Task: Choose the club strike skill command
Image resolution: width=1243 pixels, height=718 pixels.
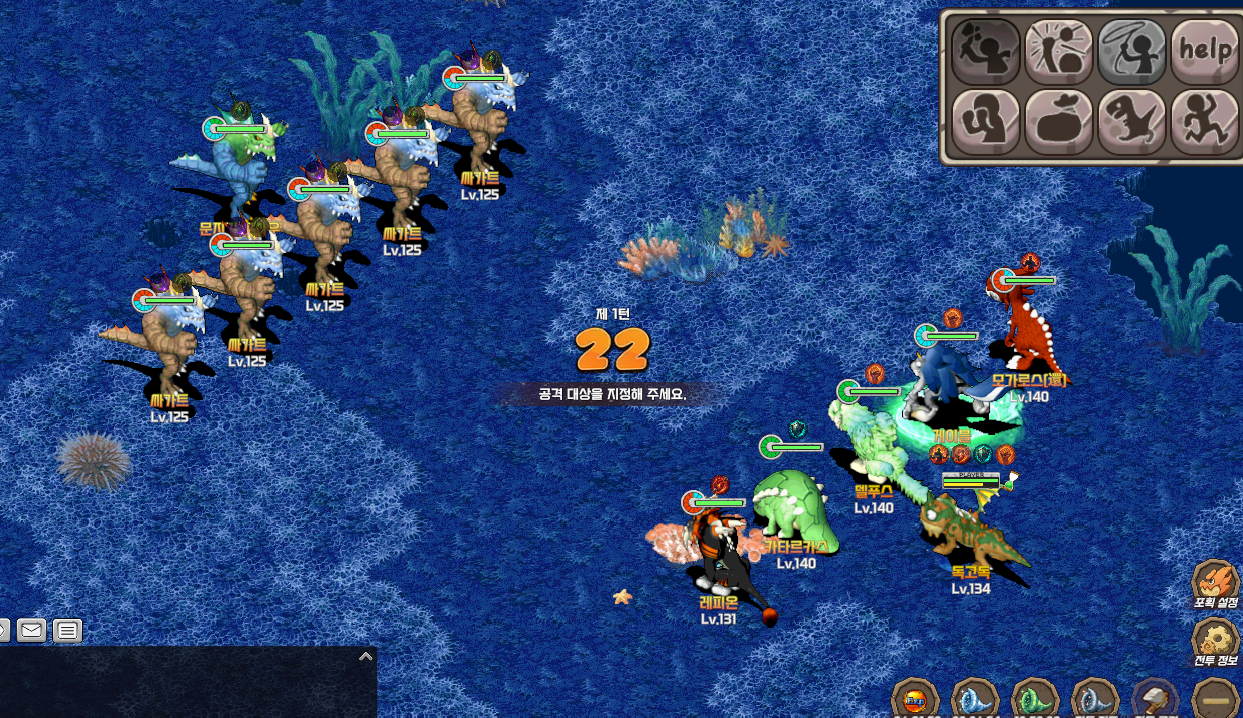Action: (x=1059, y=51)
